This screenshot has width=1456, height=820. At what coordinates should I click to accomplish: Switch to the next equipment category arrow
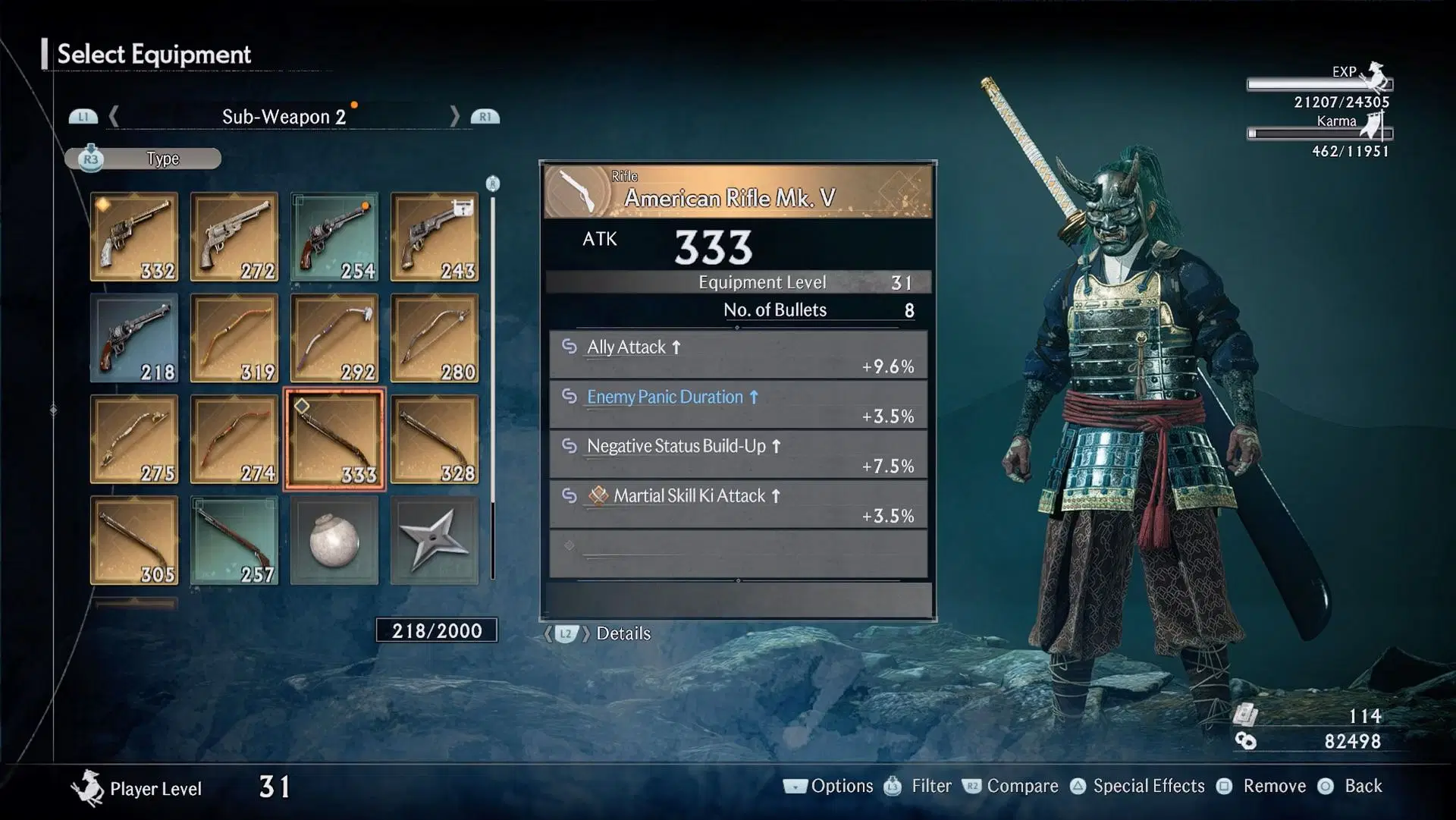(455, 116)
